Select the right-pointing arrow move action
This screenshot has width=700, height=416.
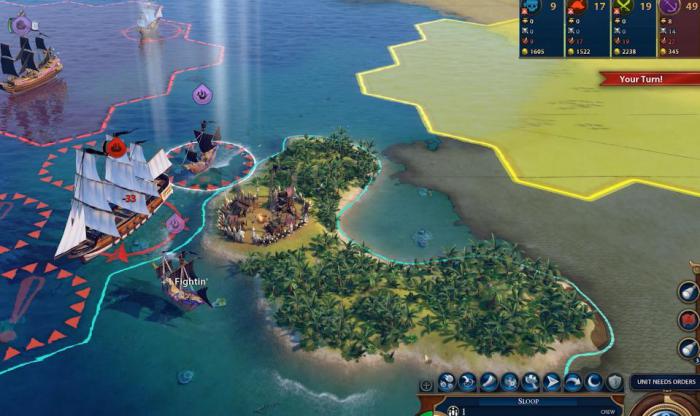coord(552,382)
